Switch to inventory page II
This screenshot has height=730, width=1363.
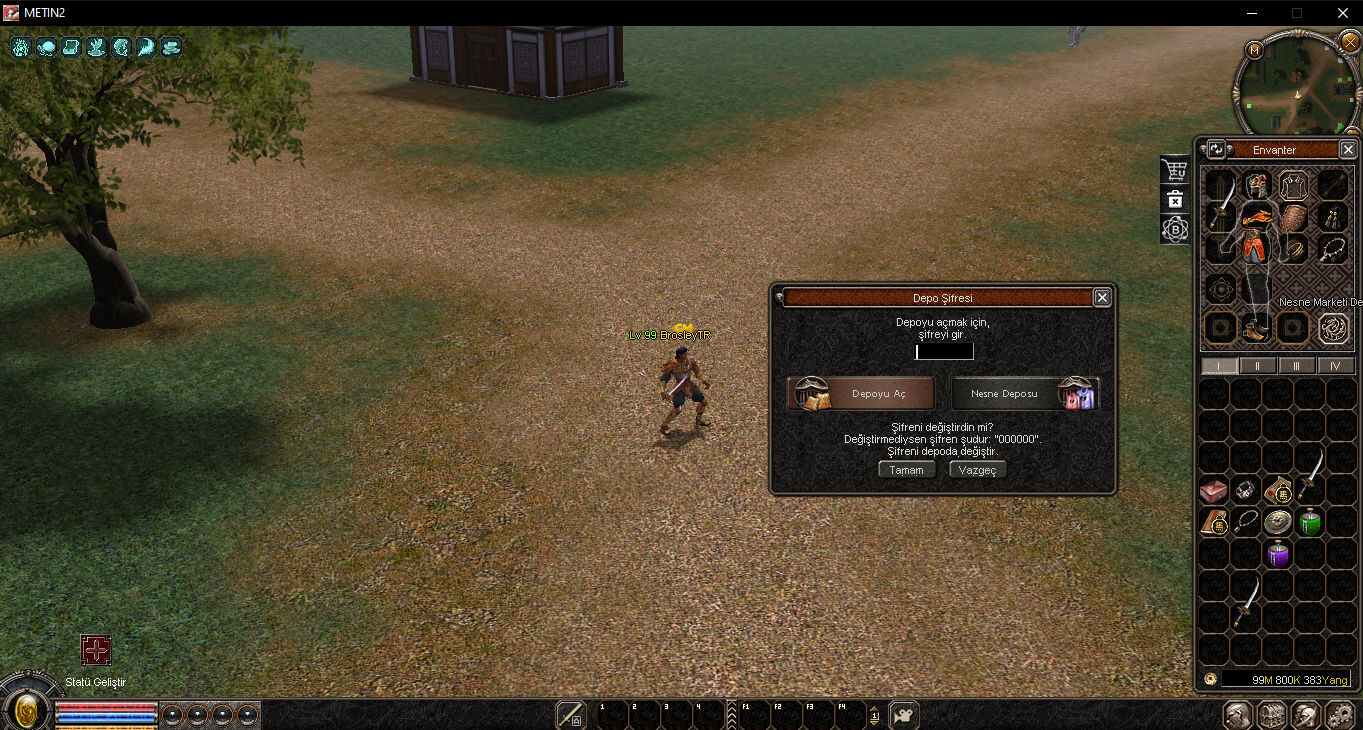[x=1257, y=366]
